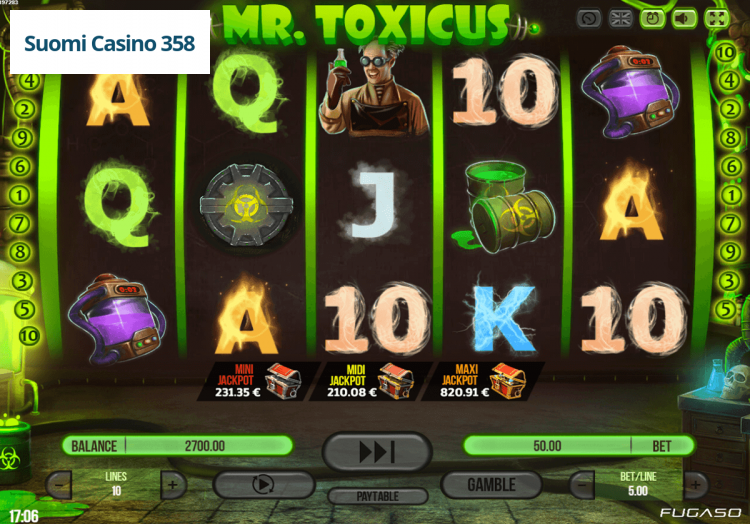Image resolution: width=750 pixels, height=524 pixels.
Task: Increase the number of lines
Action: (x=172, y=486)
